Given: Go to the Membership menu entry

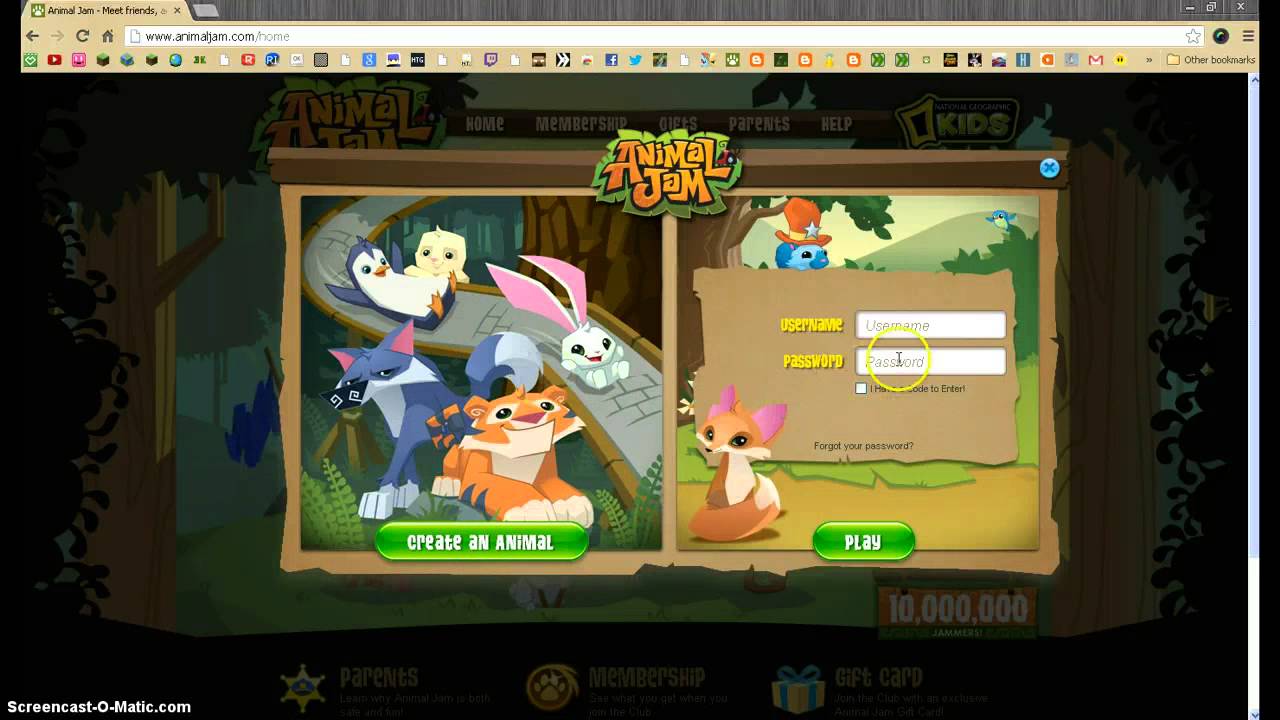Looking at the screenshot, I should [x=580, y=124].
